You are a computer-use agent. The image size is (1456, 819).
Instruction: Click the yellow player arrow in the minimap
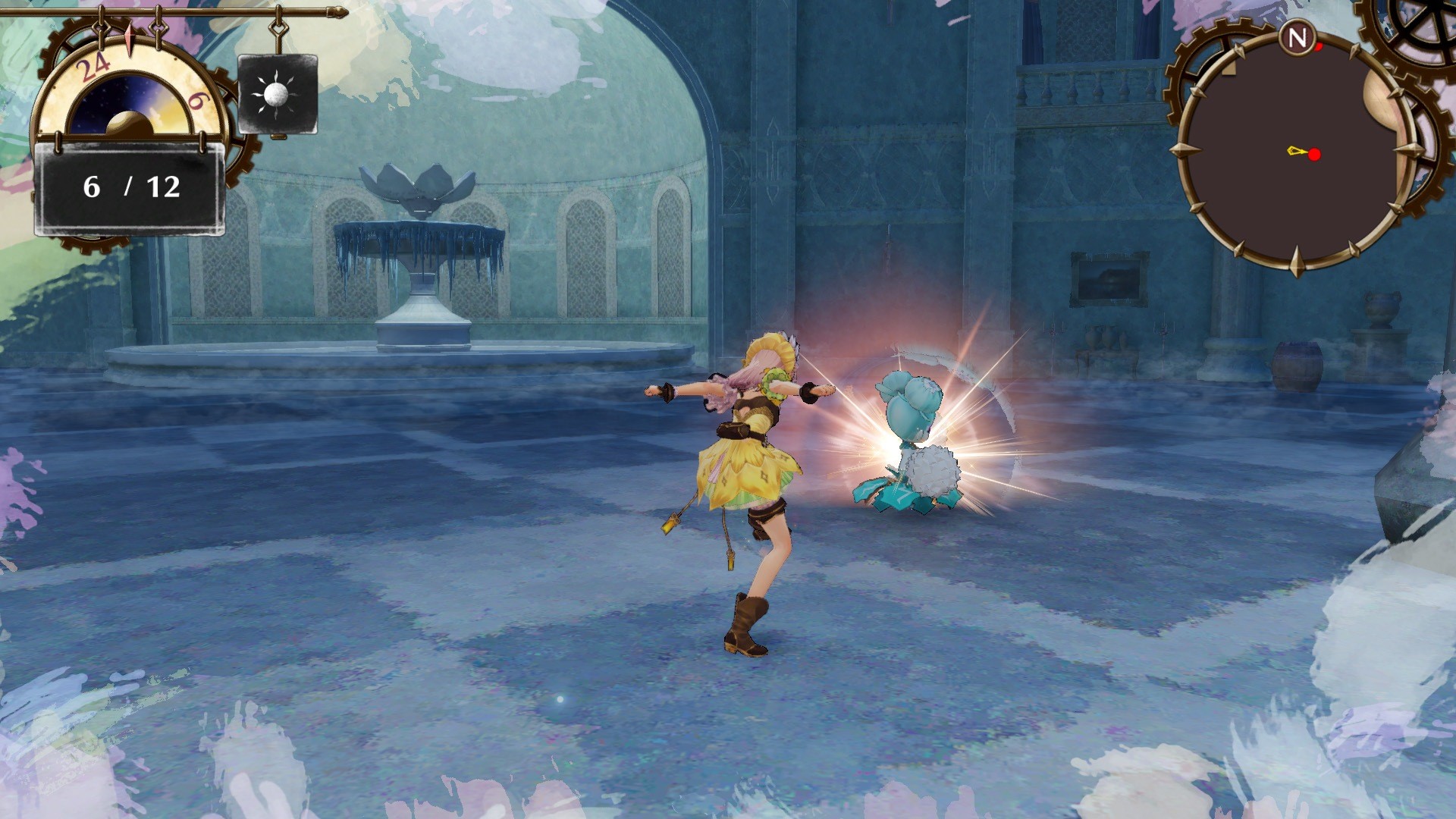pos(1294,152)
